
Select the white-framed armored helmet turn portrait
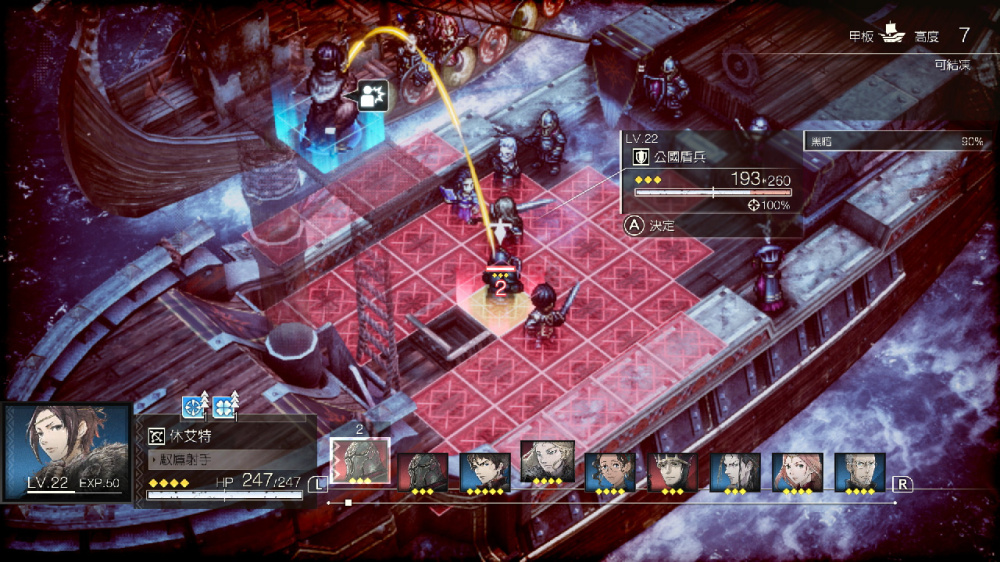(x=360, y=463)
